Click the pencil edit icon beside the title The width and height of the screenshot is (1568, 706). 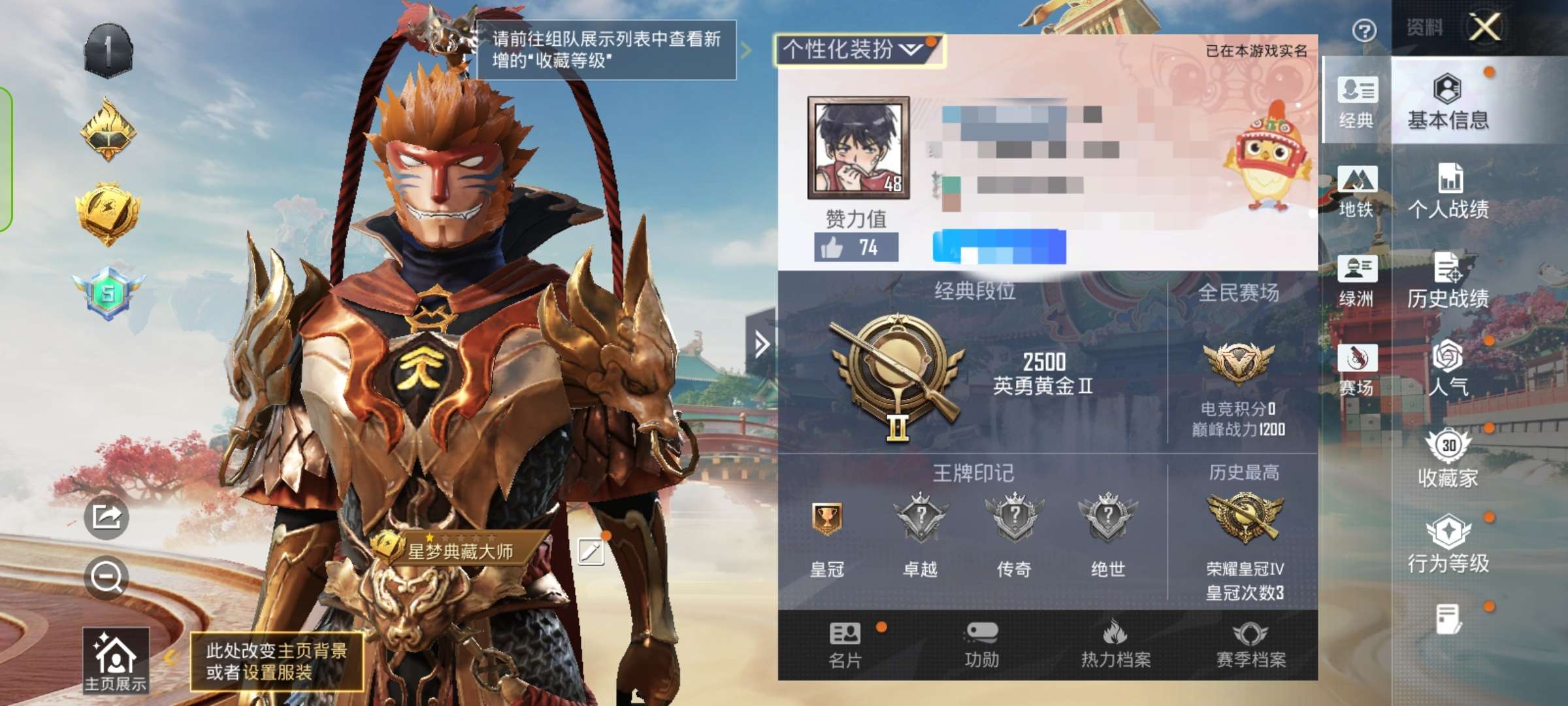[x=591, y=552]
